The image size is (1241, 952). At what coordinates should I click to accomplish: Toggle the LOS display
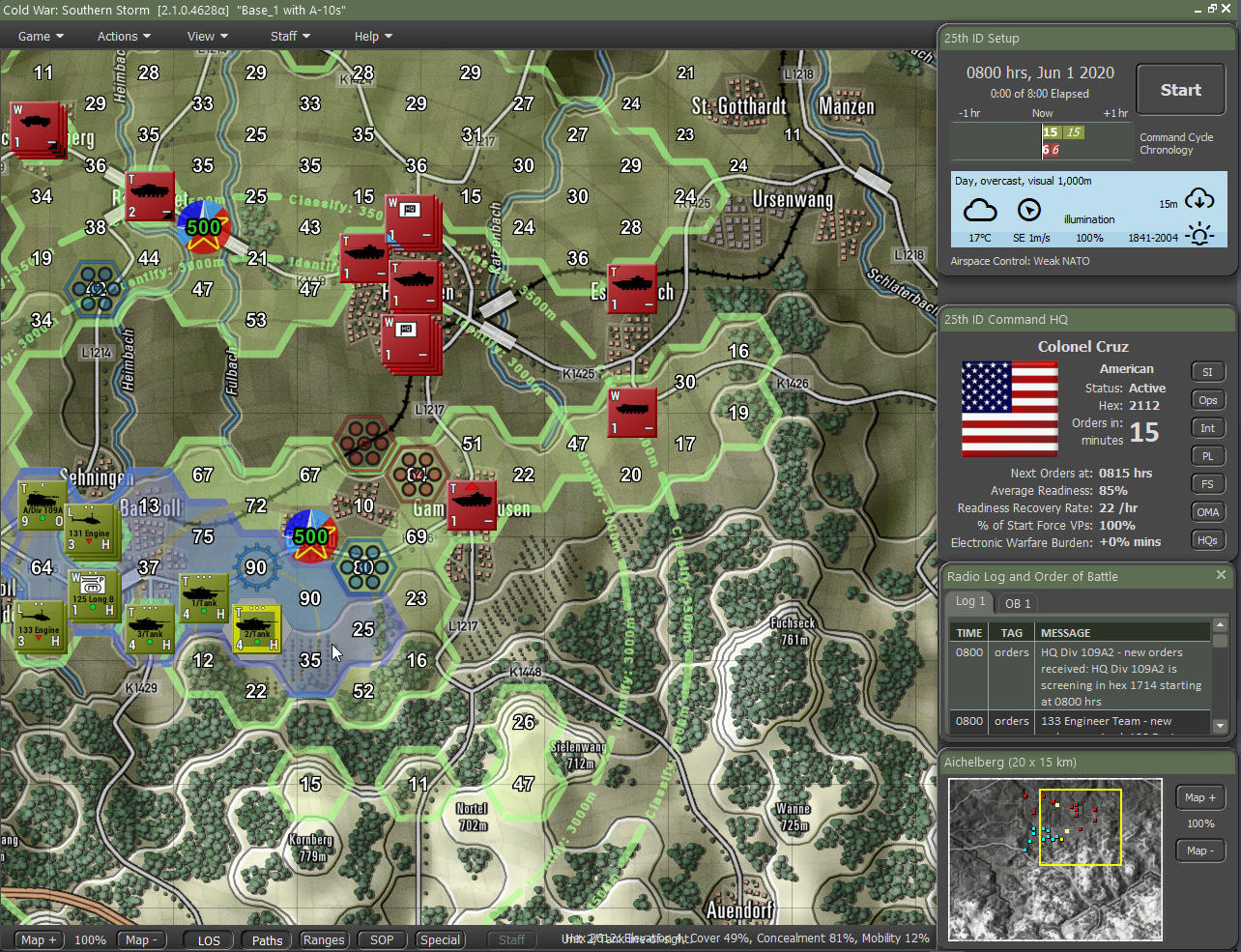[208, 938]
